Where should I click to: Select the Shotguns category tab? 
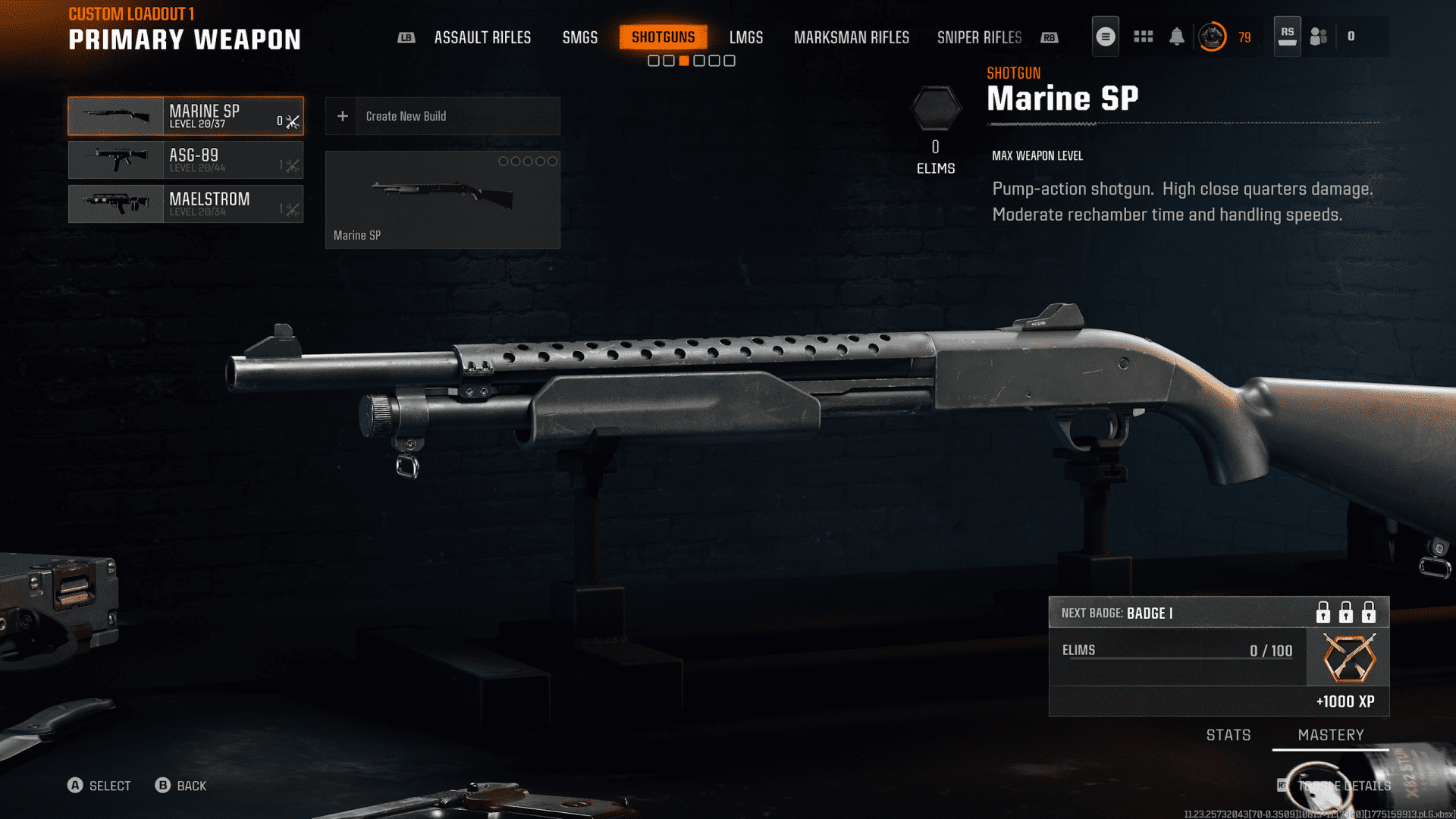click(663, 37)
